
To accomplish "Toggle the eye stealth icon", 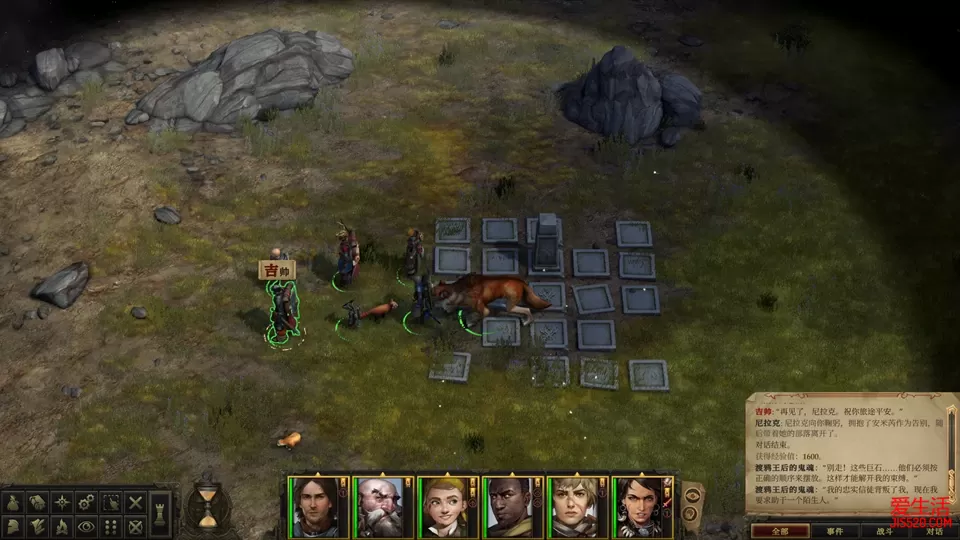I will point(87,526).
